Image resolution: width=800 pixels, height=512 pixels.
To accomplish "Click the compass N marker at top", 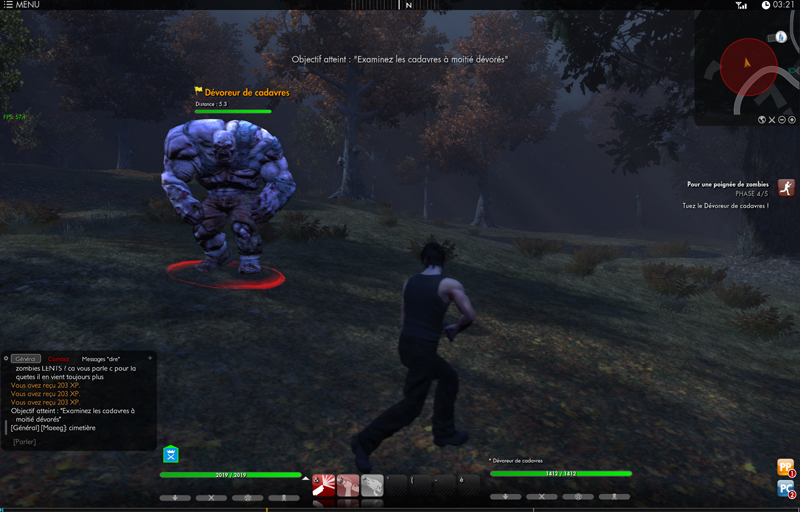I will (408, 5).
